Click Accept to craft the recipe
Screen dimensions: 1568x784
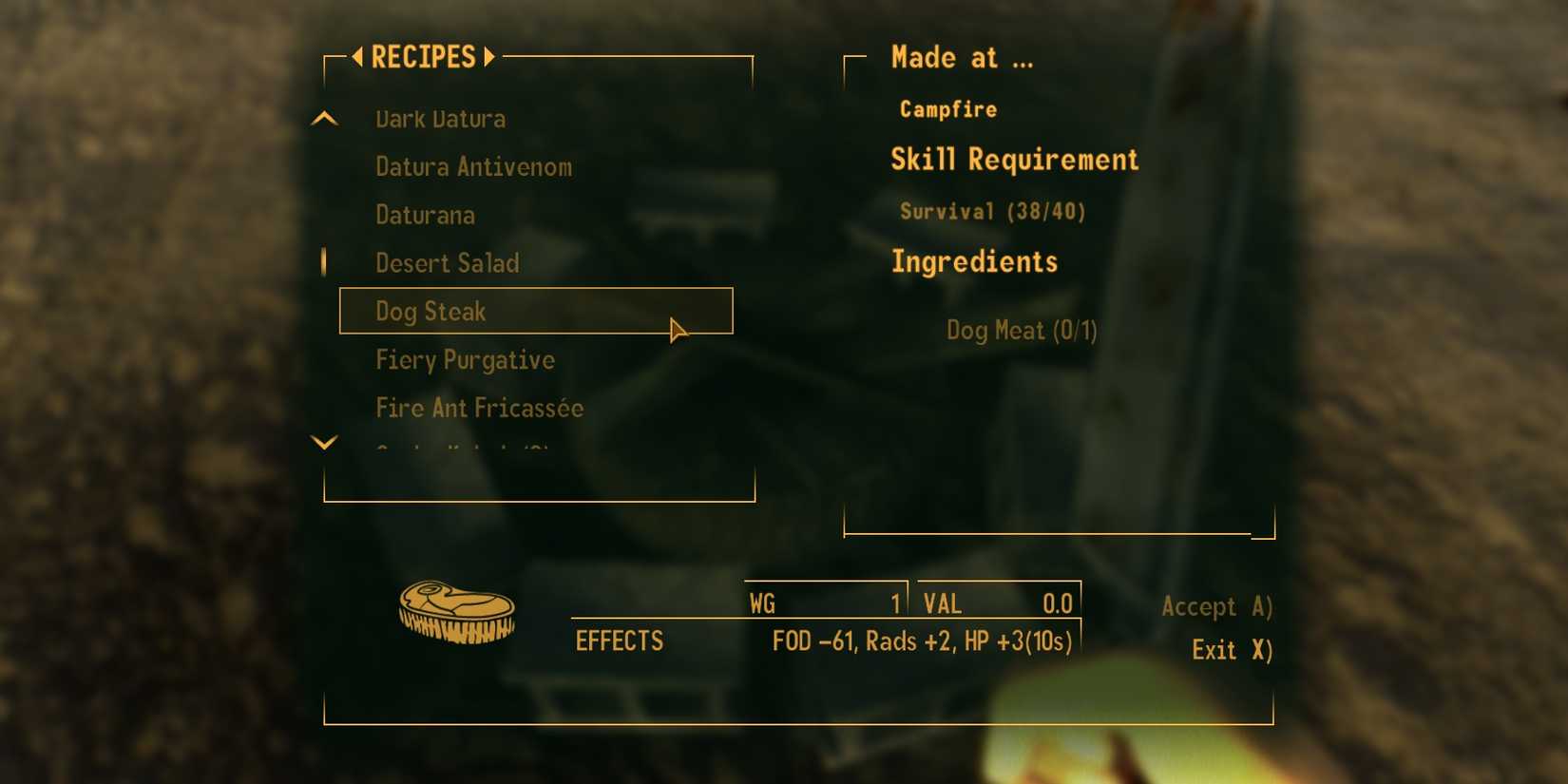[x=1217, y=606]
